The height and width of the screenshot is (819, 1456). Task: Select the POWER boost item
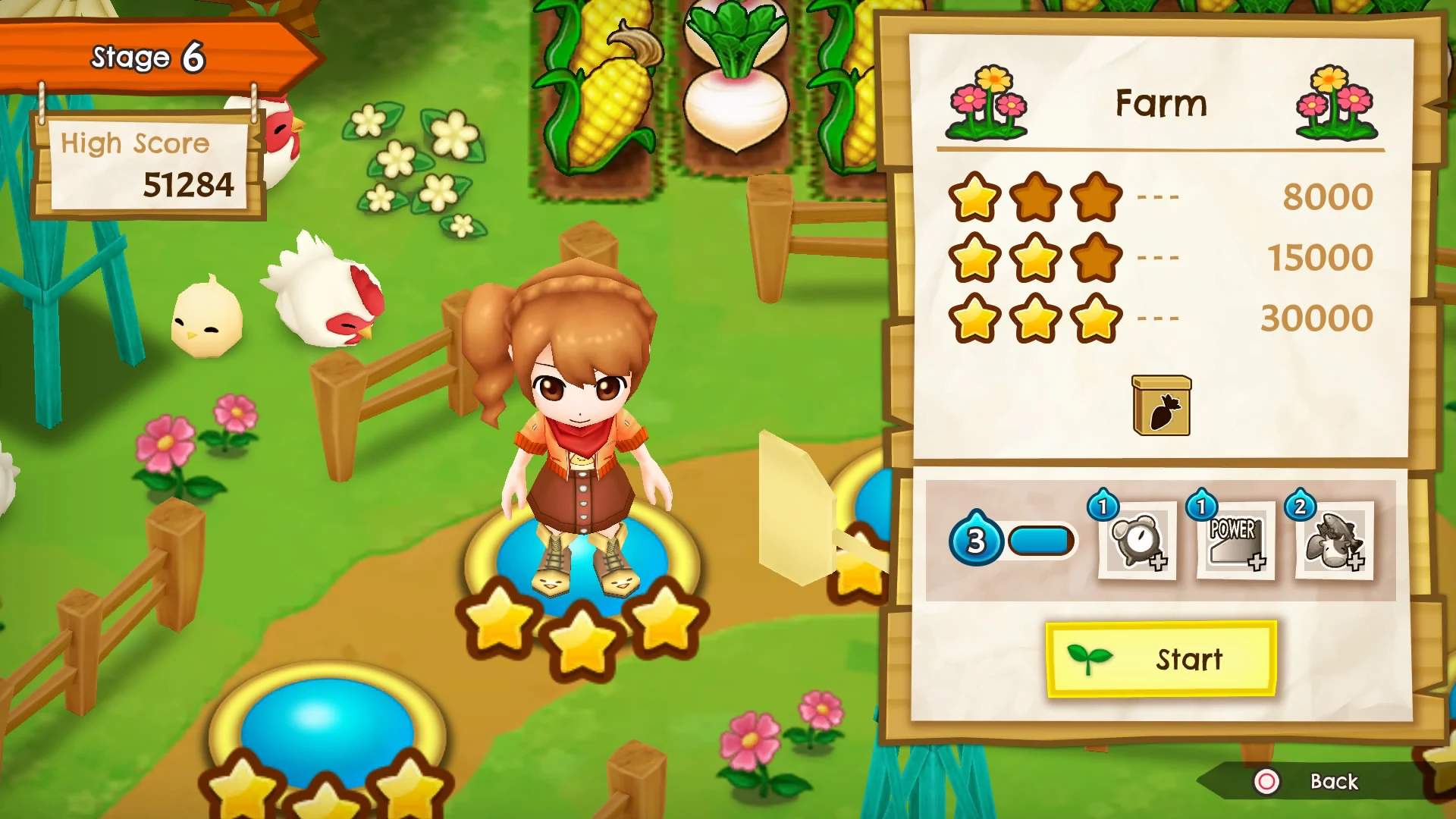click(1235, 541)
